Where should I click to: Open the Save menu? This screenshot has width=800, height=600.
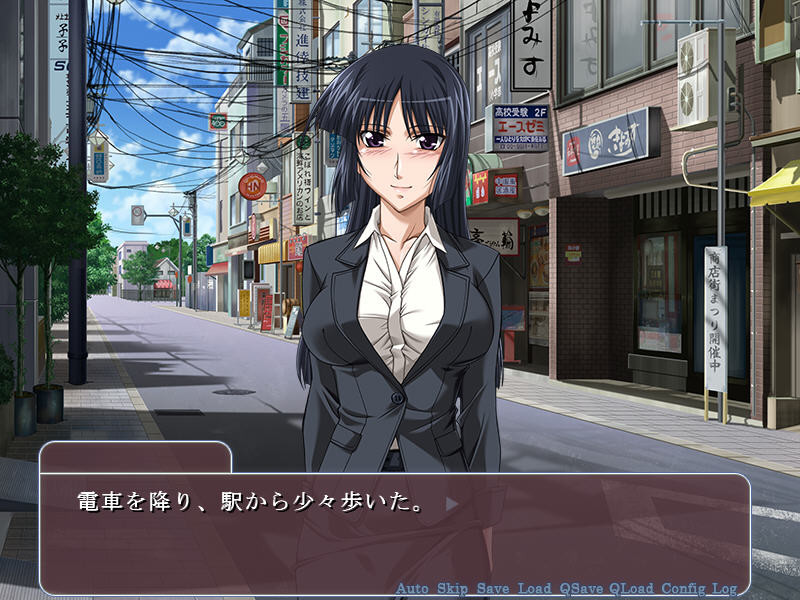pyautogui.click(x=495, y=588)
